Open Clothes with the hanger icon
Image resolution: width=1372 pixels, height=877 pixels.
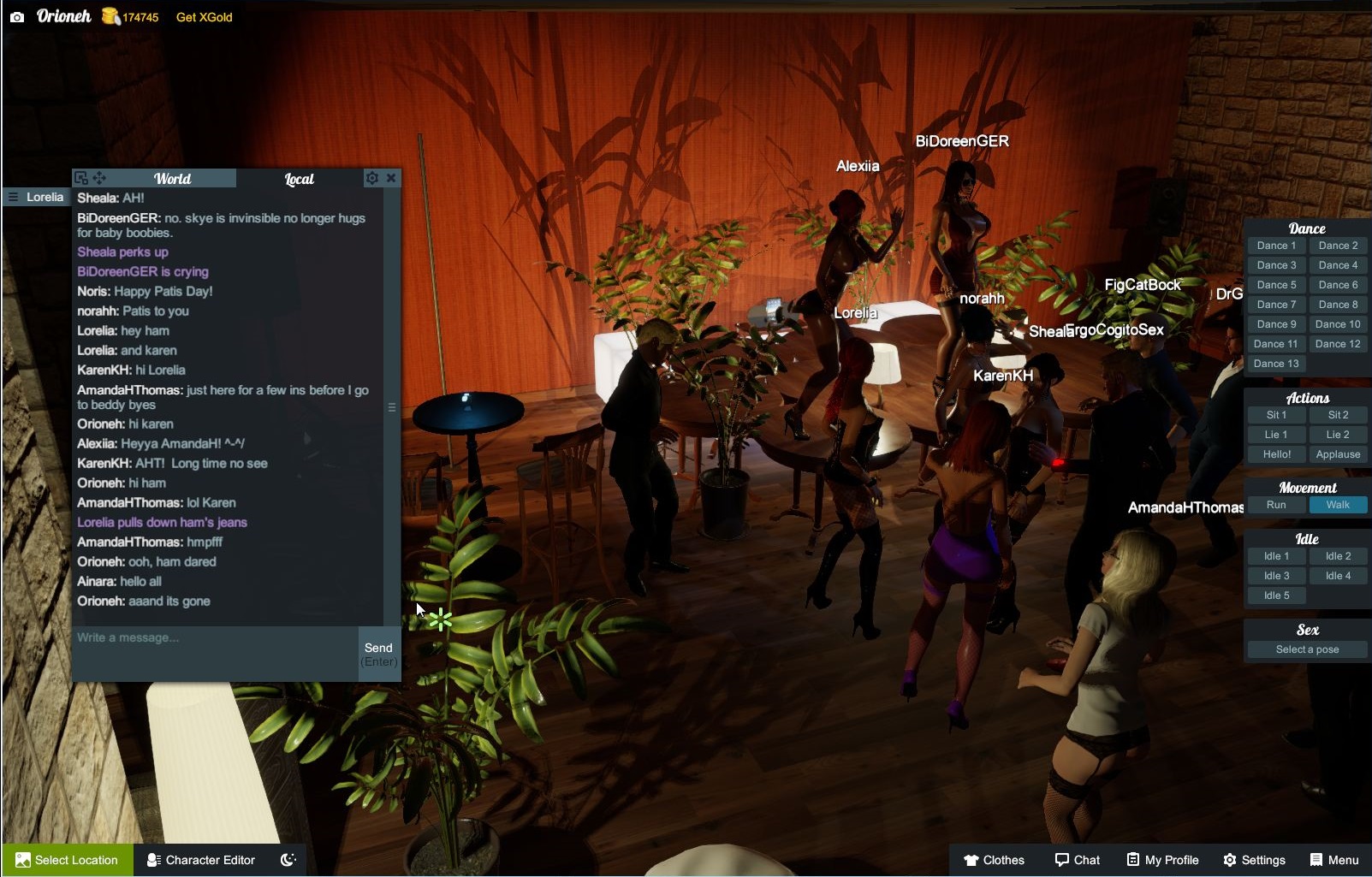(x=993, y=860)
